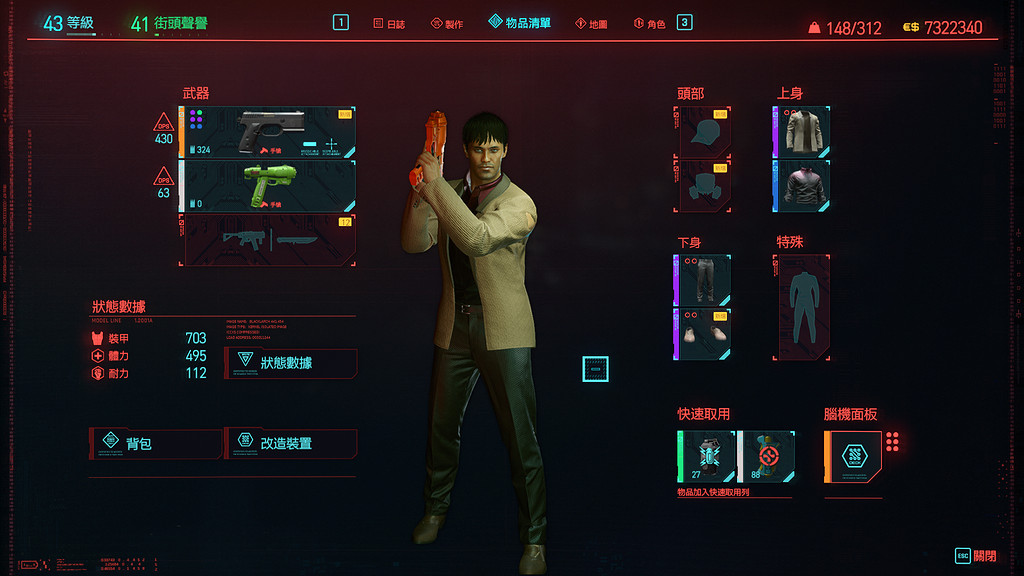The width and height of the screenshot is (1024, 576).
Task: Select the 物品清單 inventory tab
Action: (x=520, y=22)
